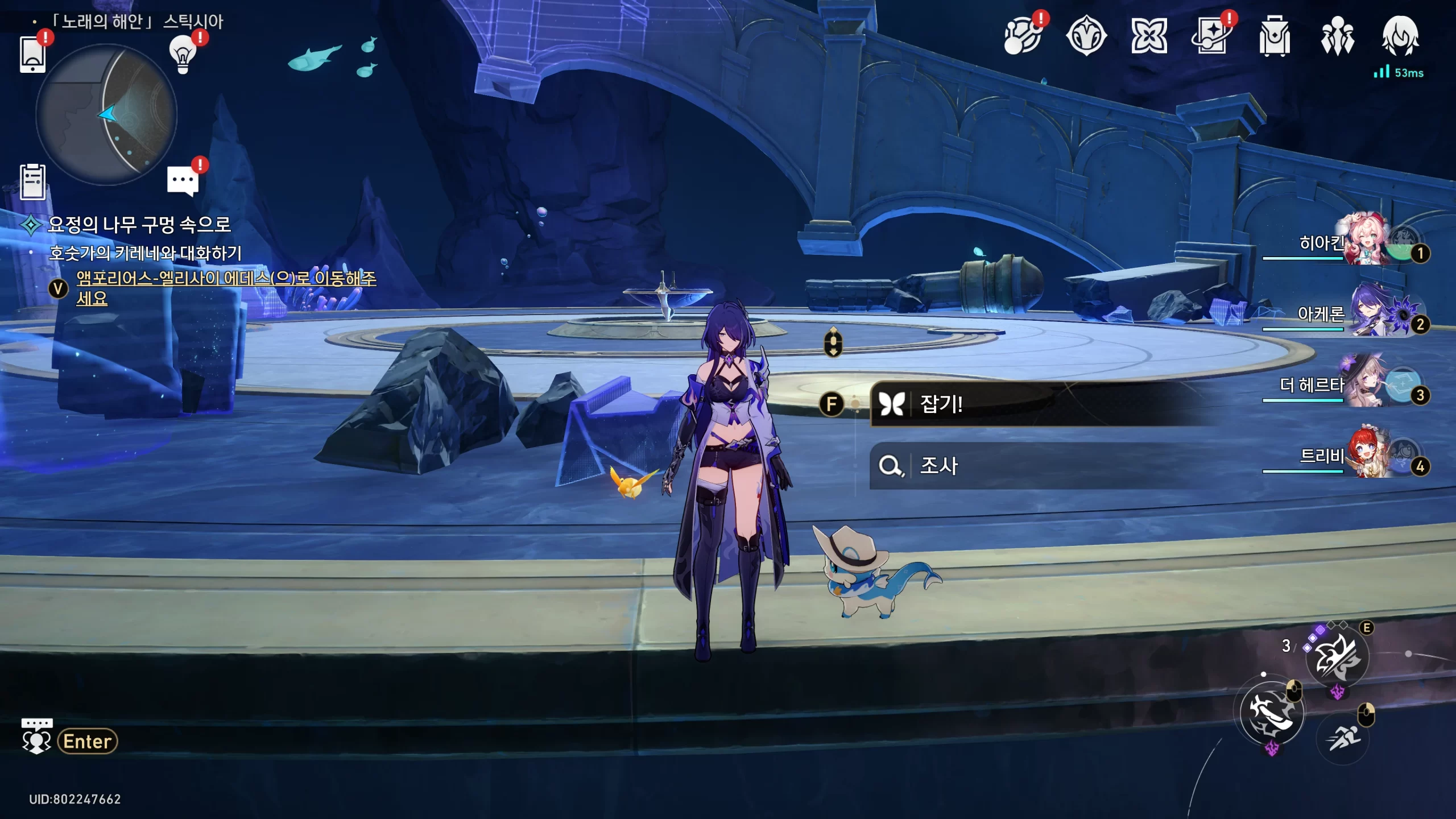Viewport: 1456px width, 819px height.
Task: Open the character roster icon
Action: tap(1337, 37)
